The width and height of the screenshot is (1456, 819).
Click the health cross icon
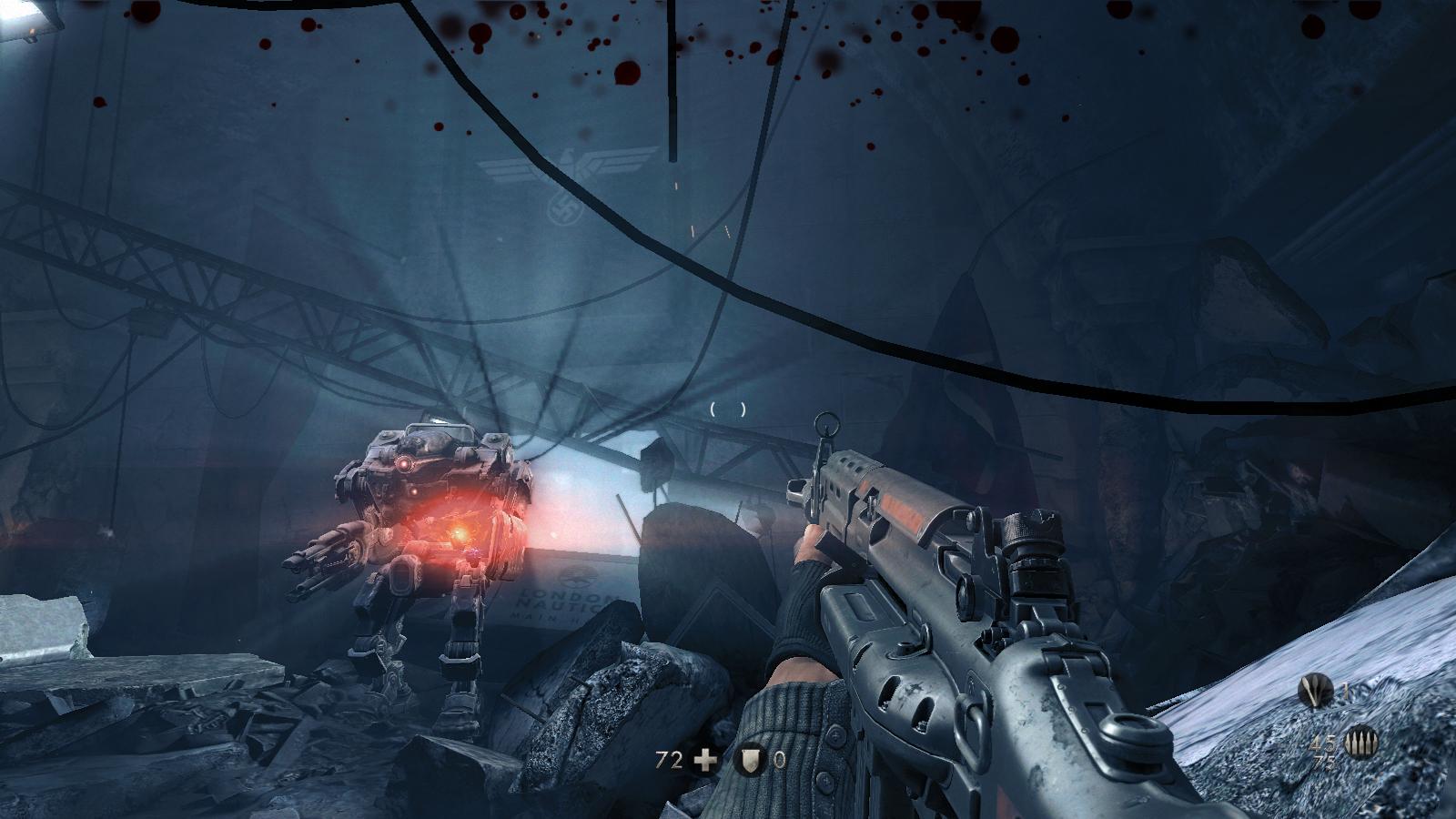[704, 760]
